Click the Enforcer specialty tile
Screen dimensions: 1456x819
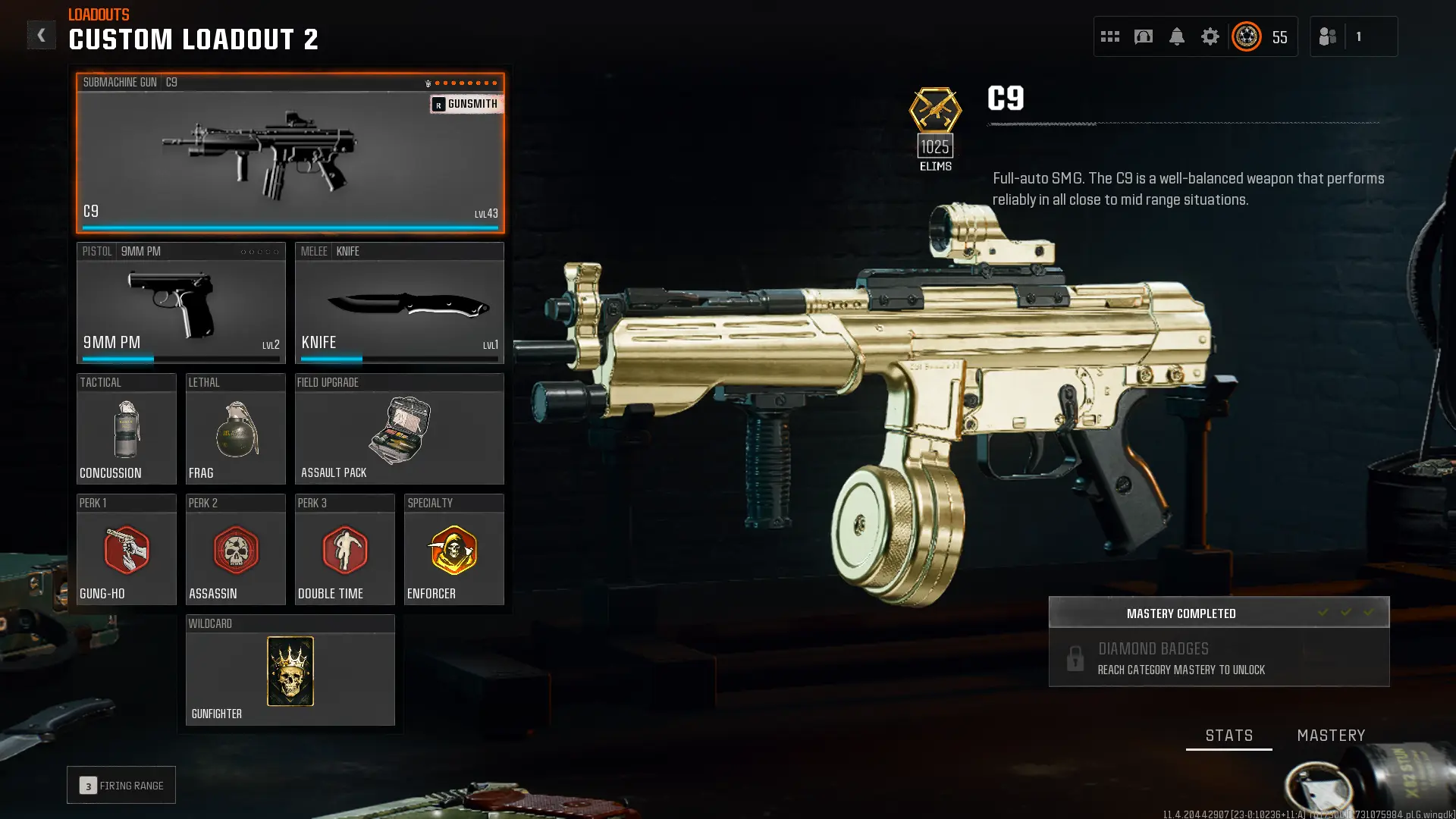[x=453, y=550]
